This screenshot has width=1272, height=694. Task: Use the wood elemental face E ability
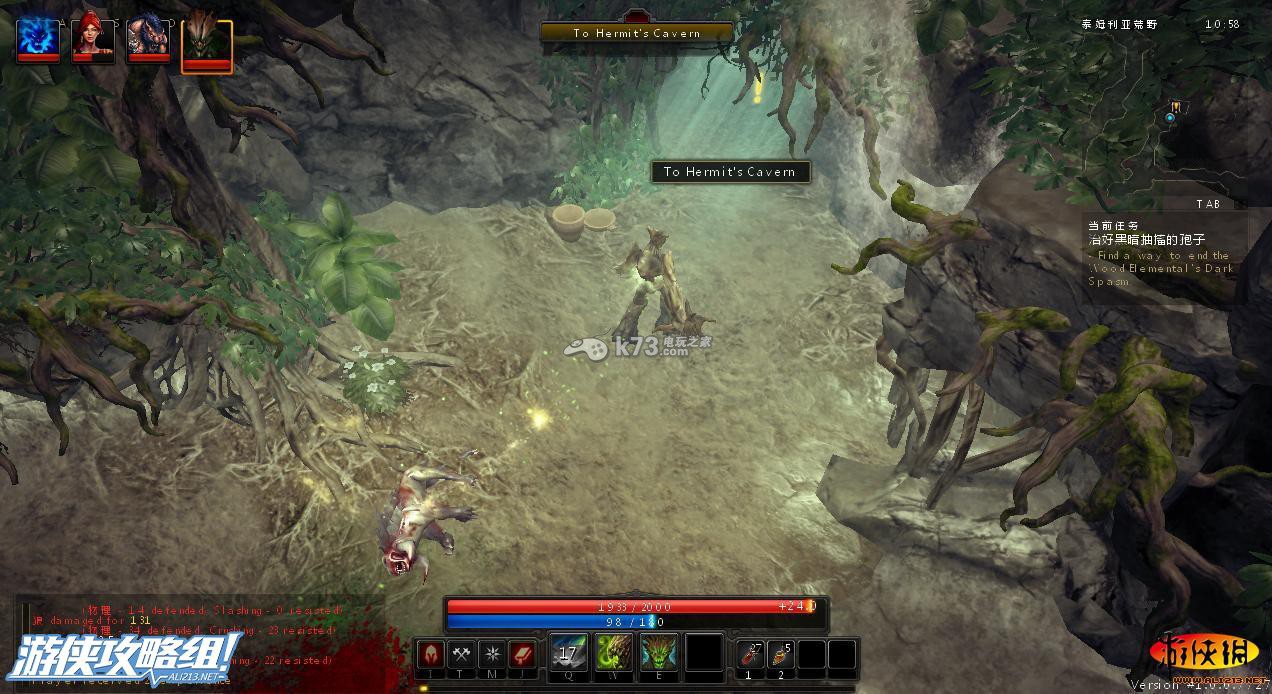point(659,654)
